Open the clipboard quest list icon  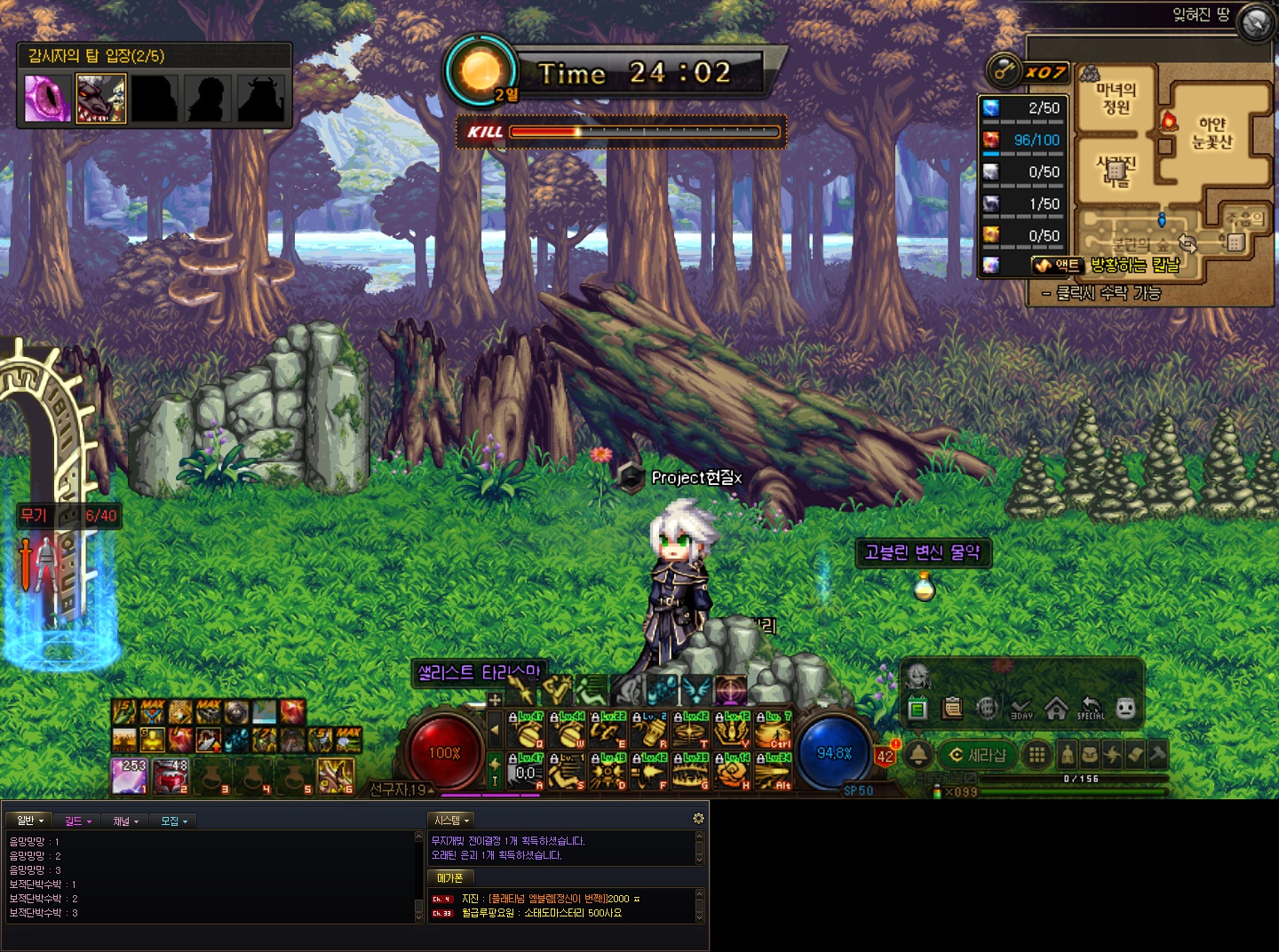coord(952,709)
